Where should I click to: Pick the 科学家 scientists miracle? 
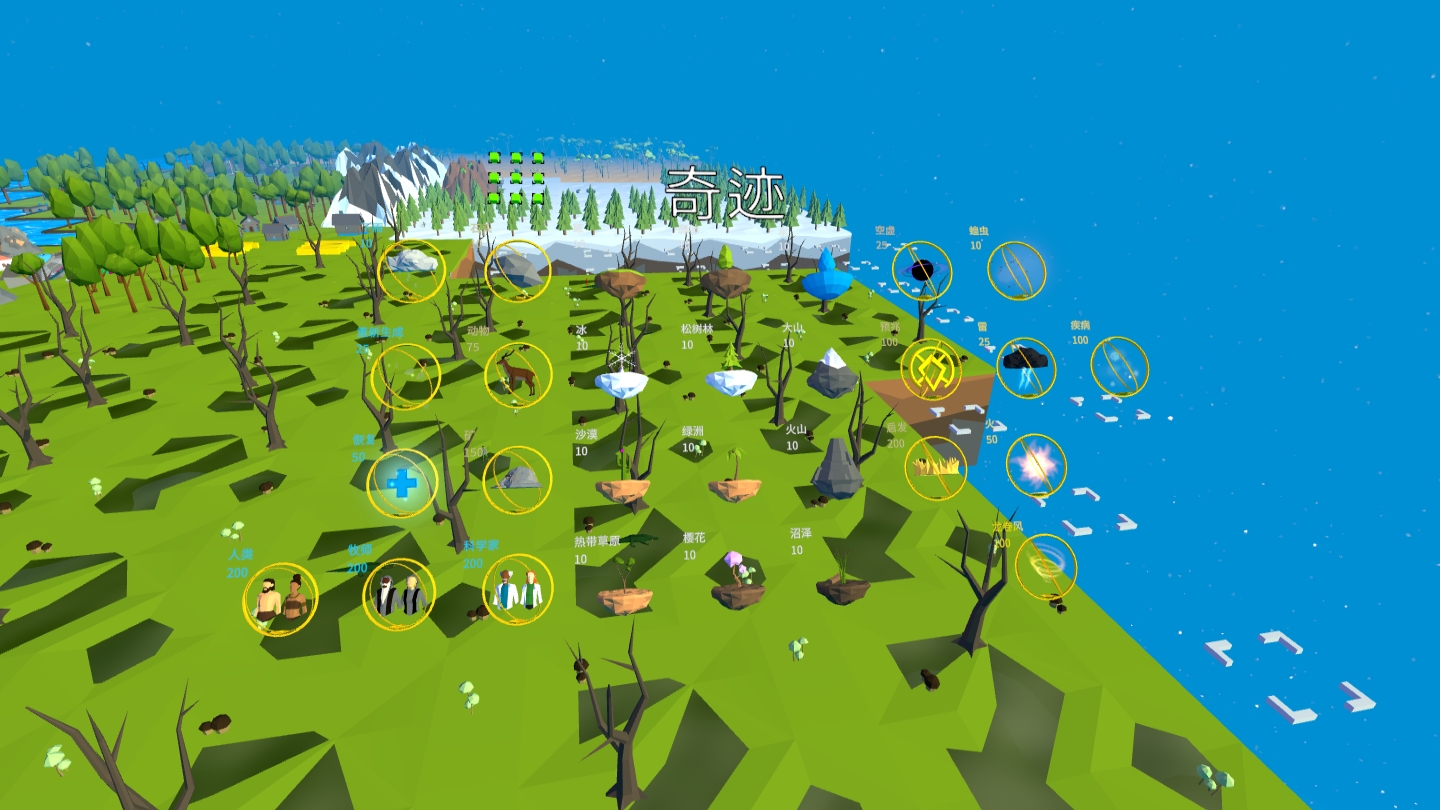518,590
